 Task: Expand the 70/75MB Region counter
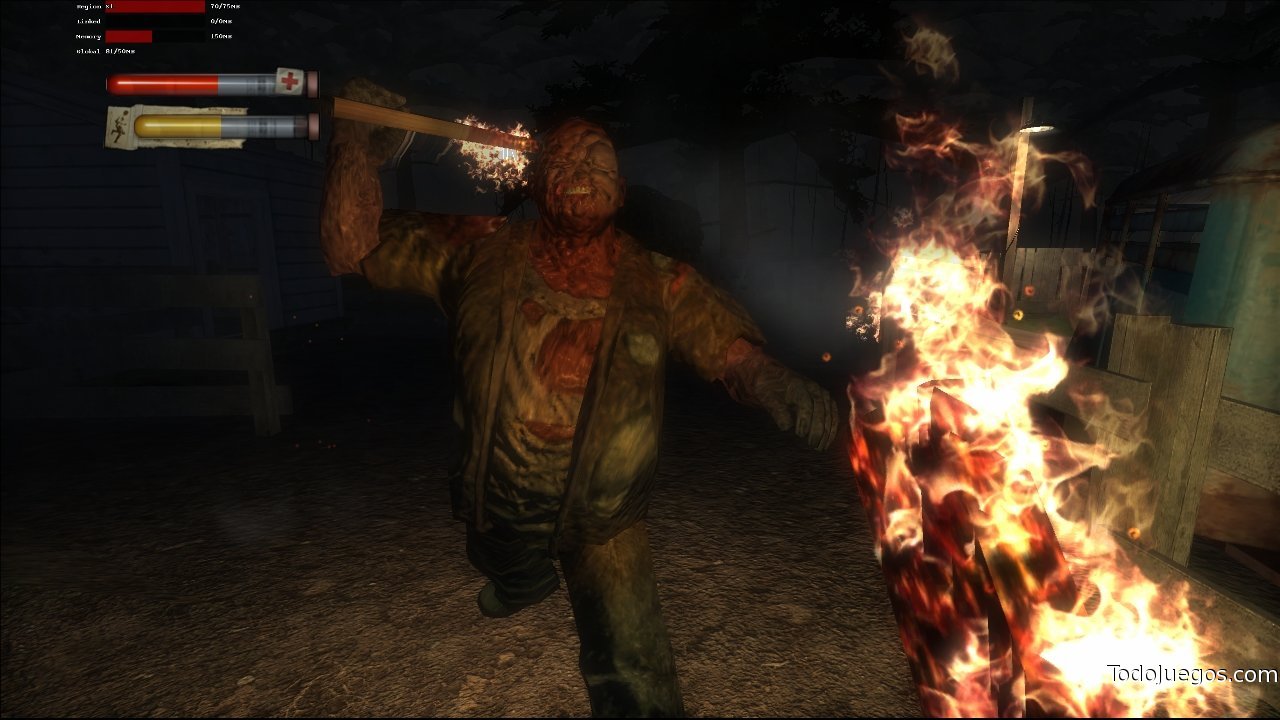click(x=225, y=7)
